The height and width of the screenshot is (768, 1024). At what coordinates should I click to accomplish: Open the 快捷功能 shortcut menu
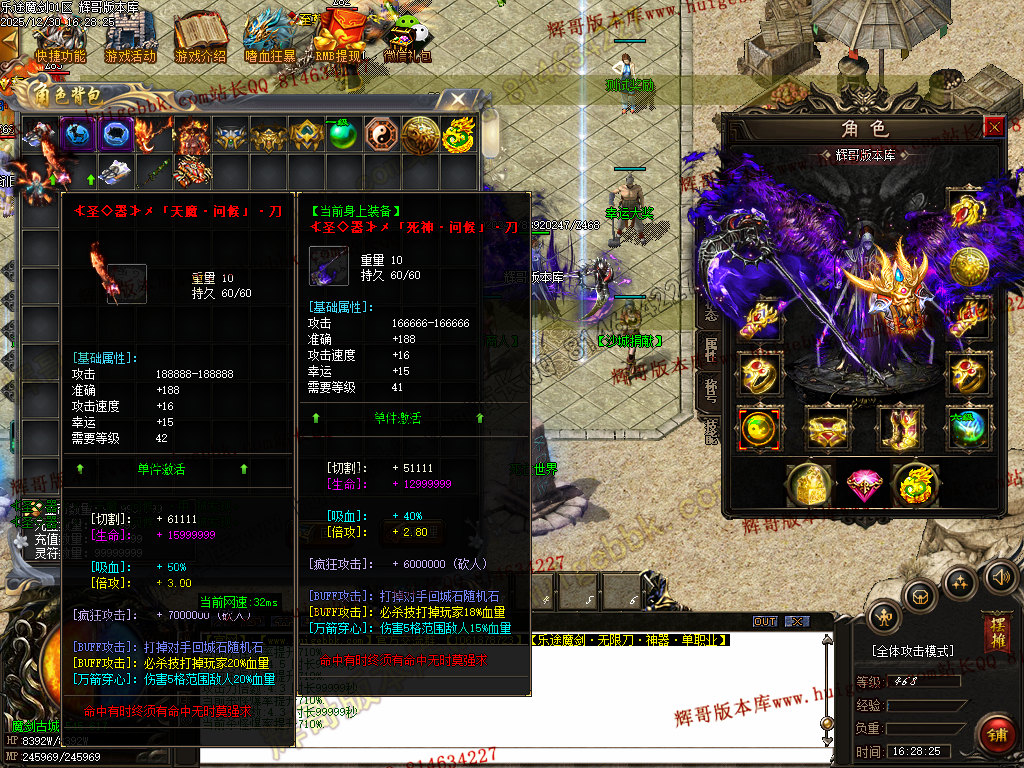61,38
